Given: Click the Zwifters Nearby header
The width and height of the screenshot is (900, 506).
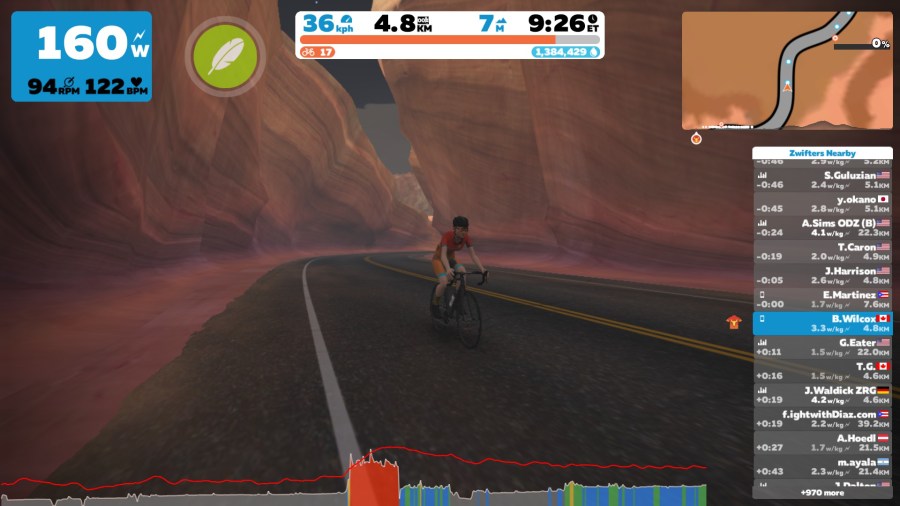Looking at the screenshot, I should point(822,153).
